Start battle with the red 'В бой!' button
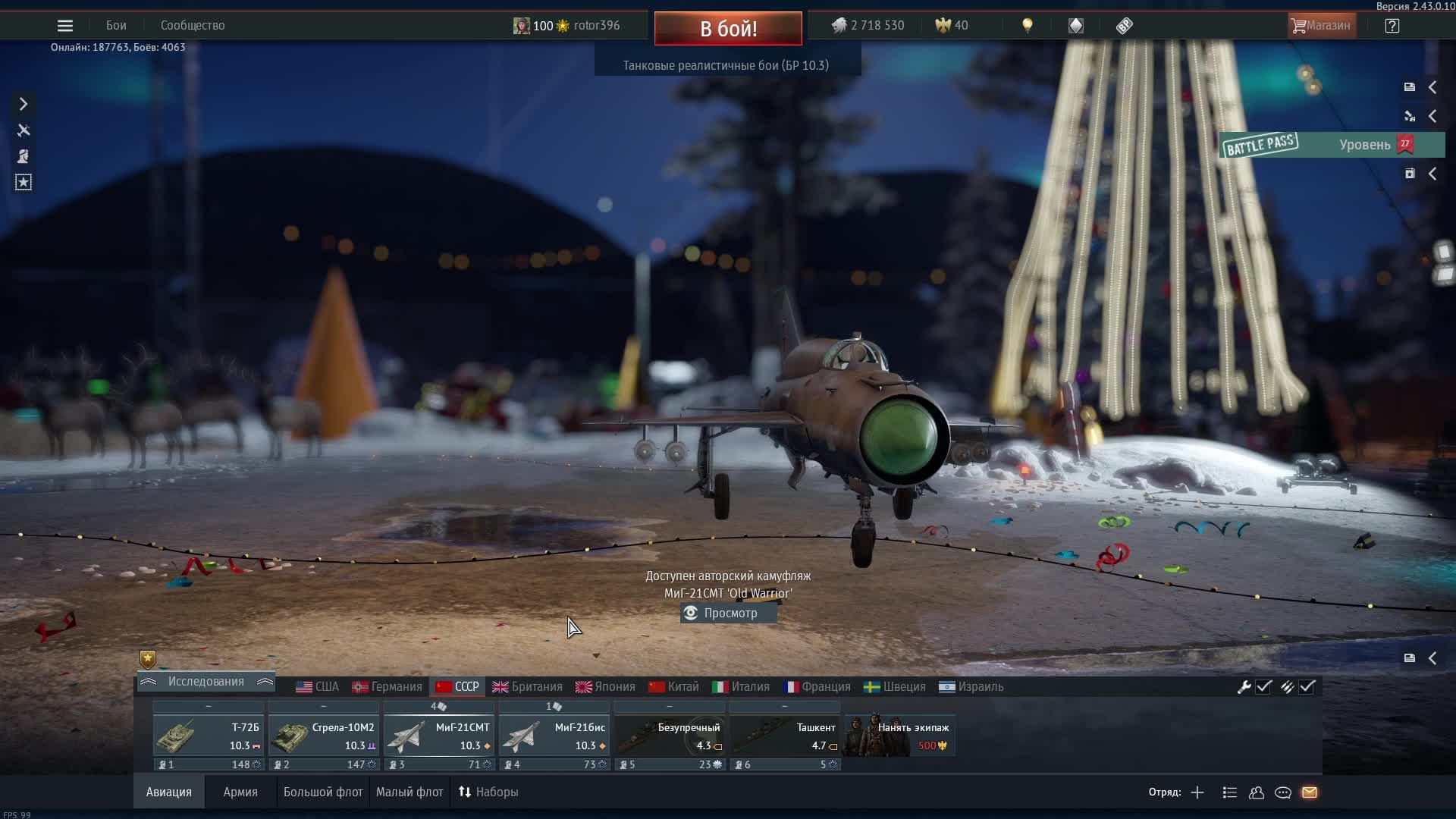The height and width of the screenshot is (819, 1456). [728, 29]
